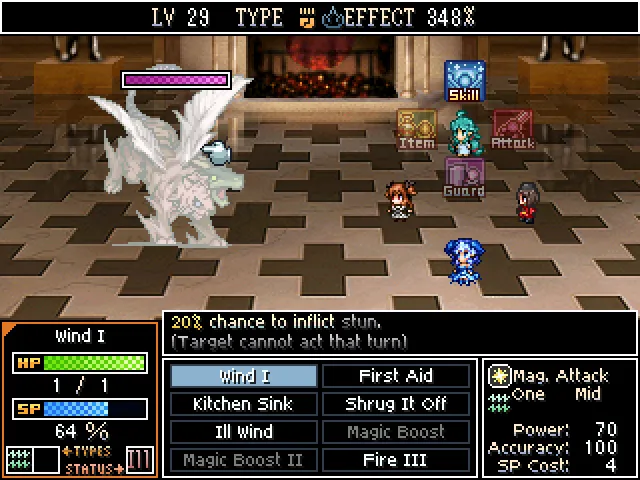Pick the Ill Wind skill

(x=244, y=432)
